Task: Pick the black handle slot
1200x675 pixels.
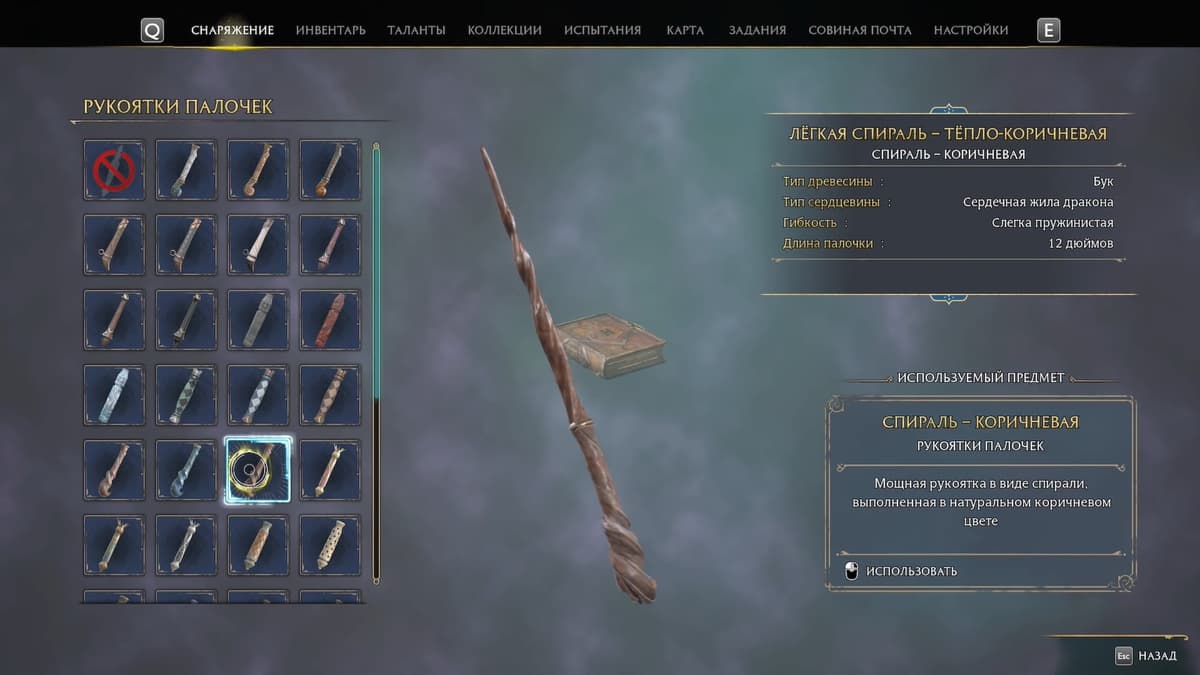Action: [x=186, y=320]
